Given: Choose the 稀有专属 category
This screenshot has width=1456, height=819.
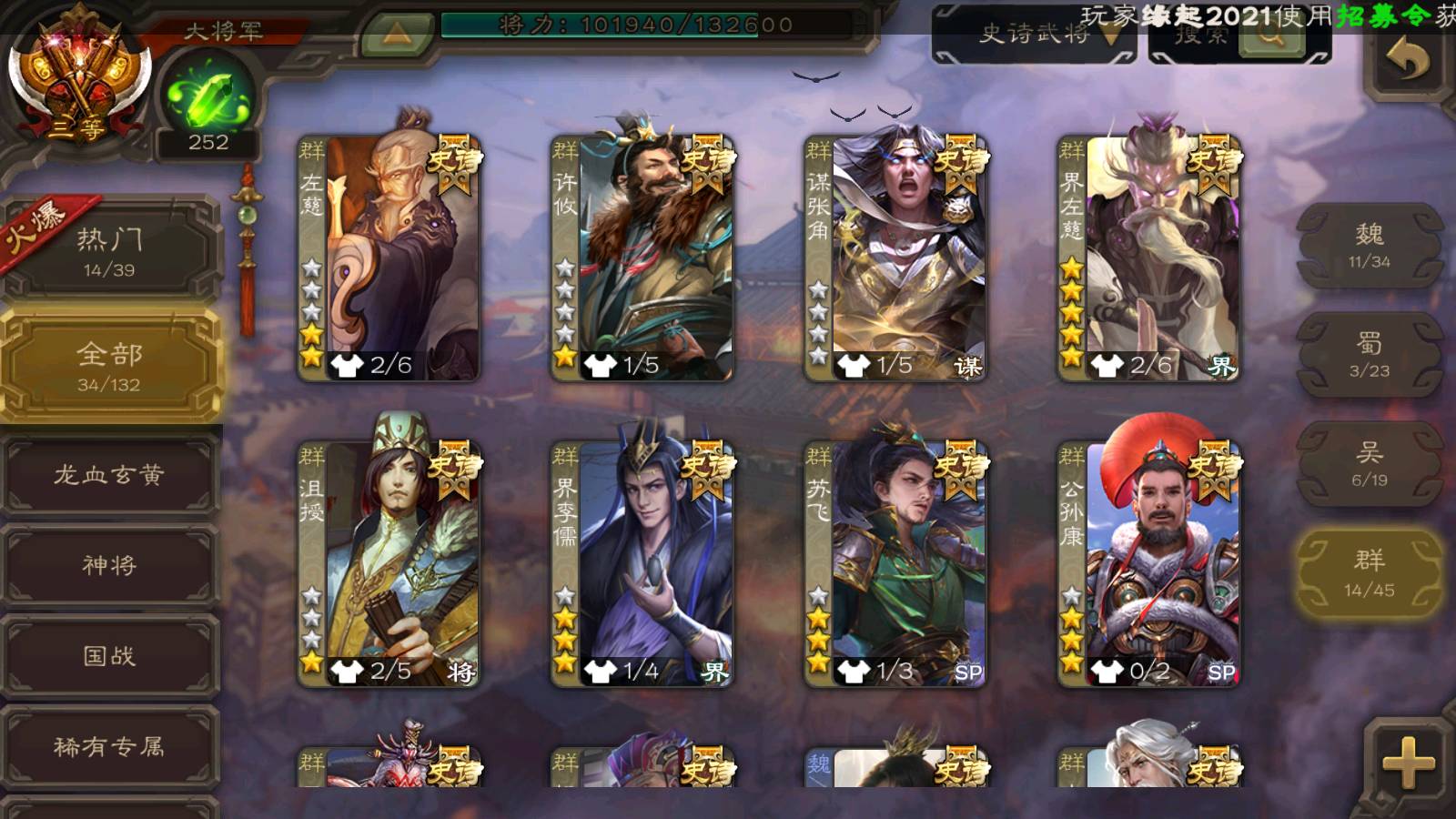Looking at the screenshot, I should coord(109,747).
